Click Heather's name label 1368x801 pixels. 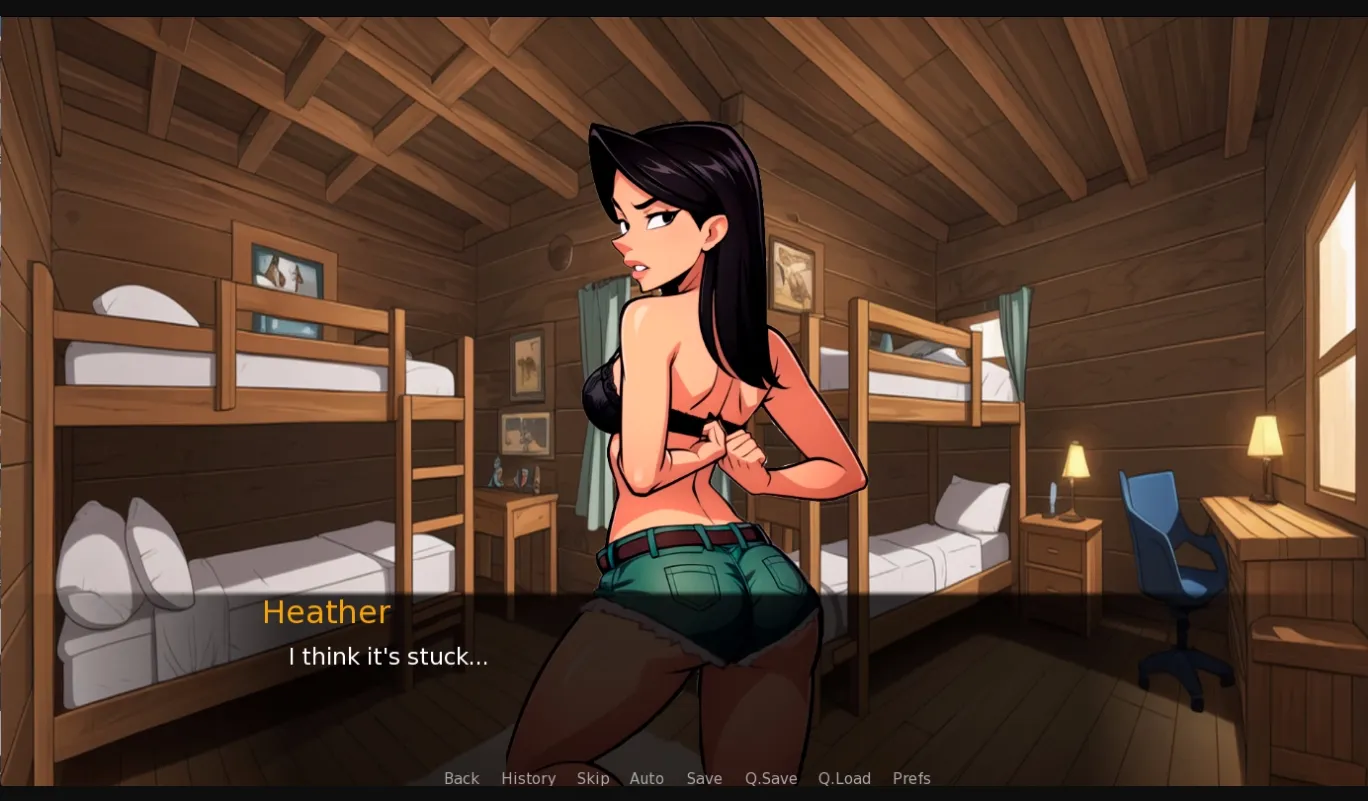[326, 612]
